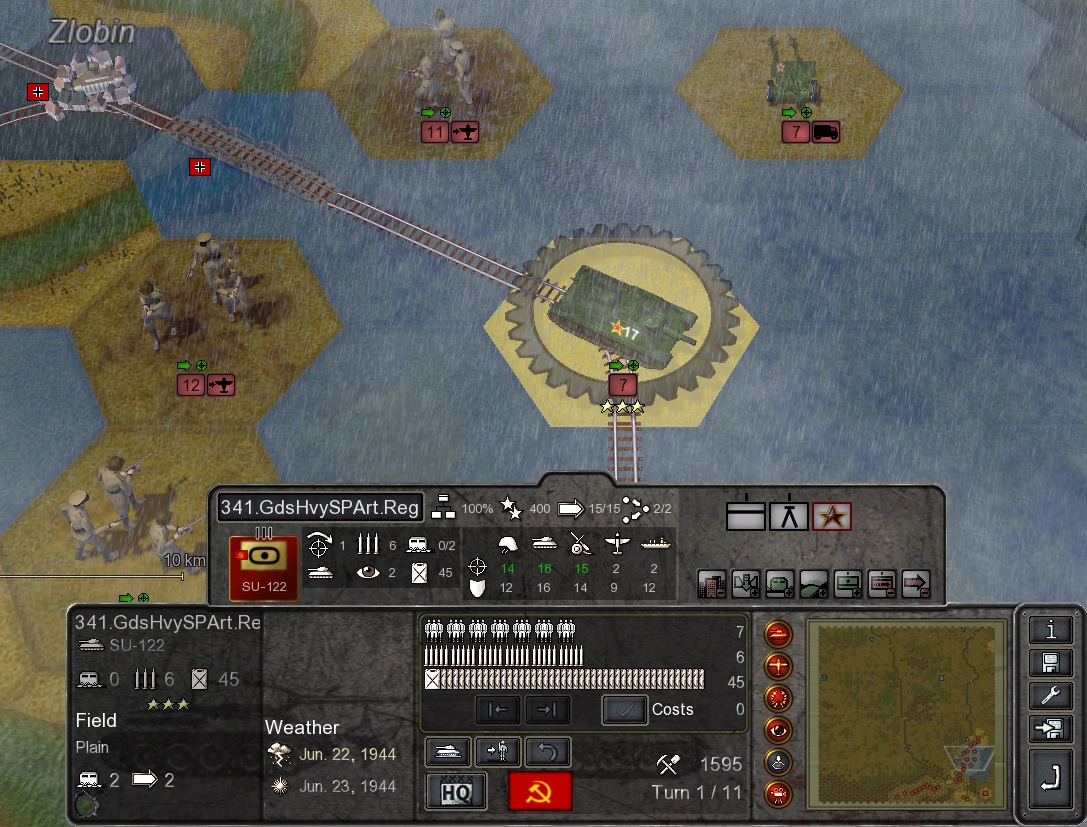Toggle the eye visibility filter

778,729
